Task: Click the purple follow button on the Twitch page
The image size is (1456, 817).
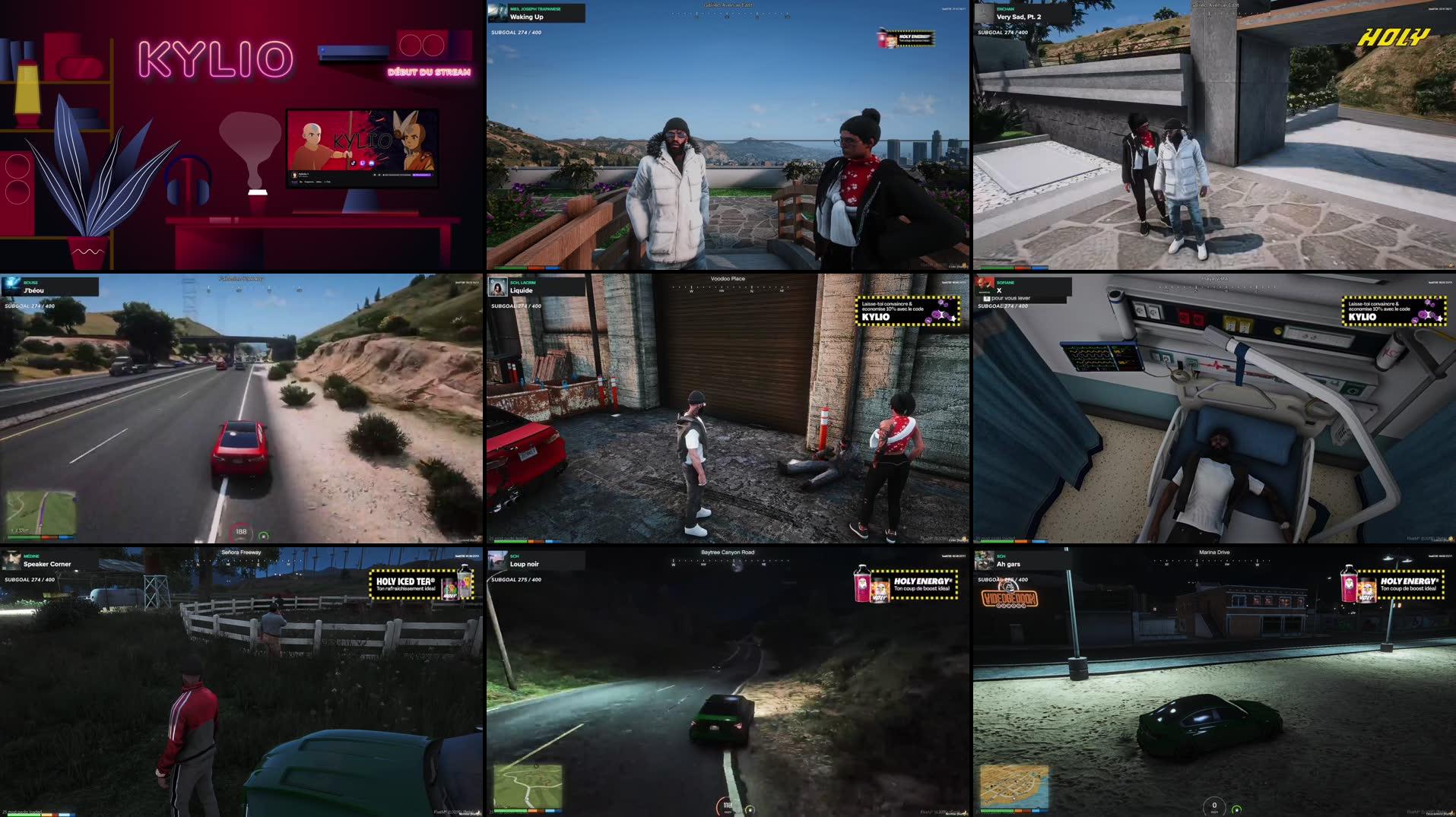Action: [x=423, y=175]
